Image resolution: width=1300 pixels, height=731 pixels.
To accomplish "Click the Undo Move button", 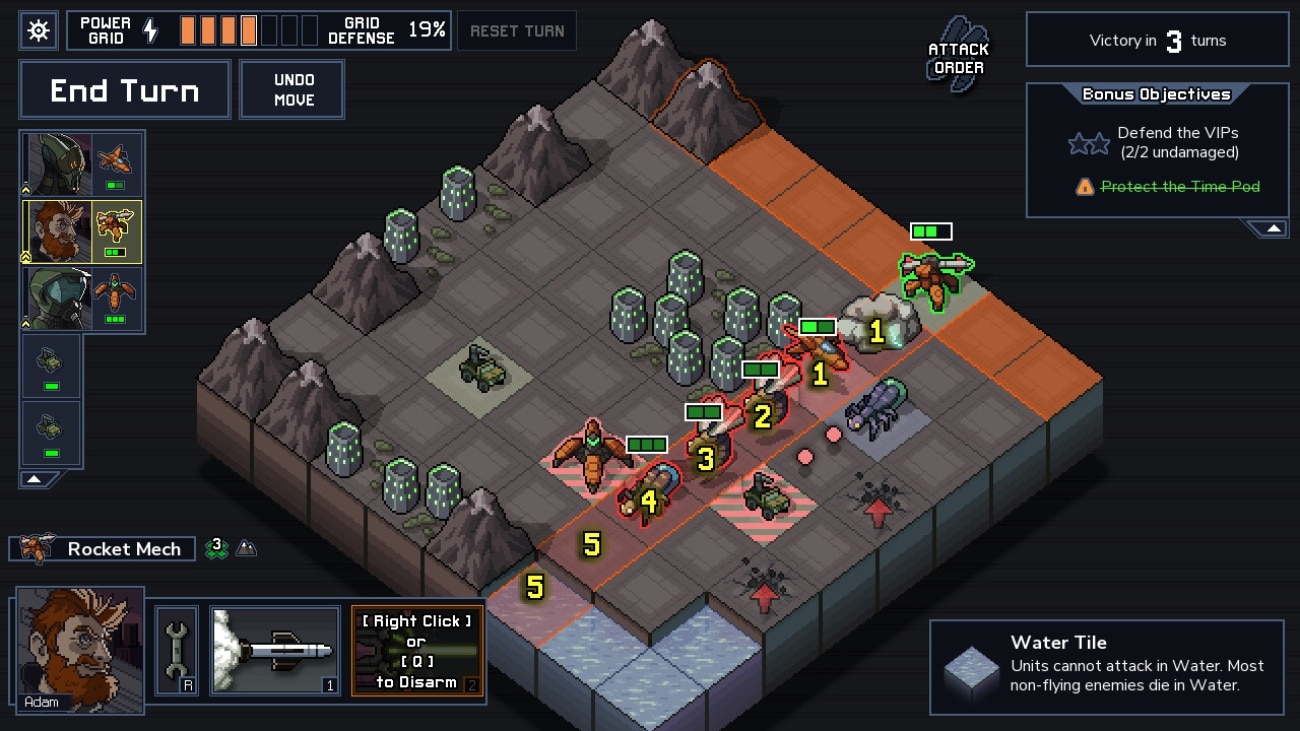I will point(291,88).
